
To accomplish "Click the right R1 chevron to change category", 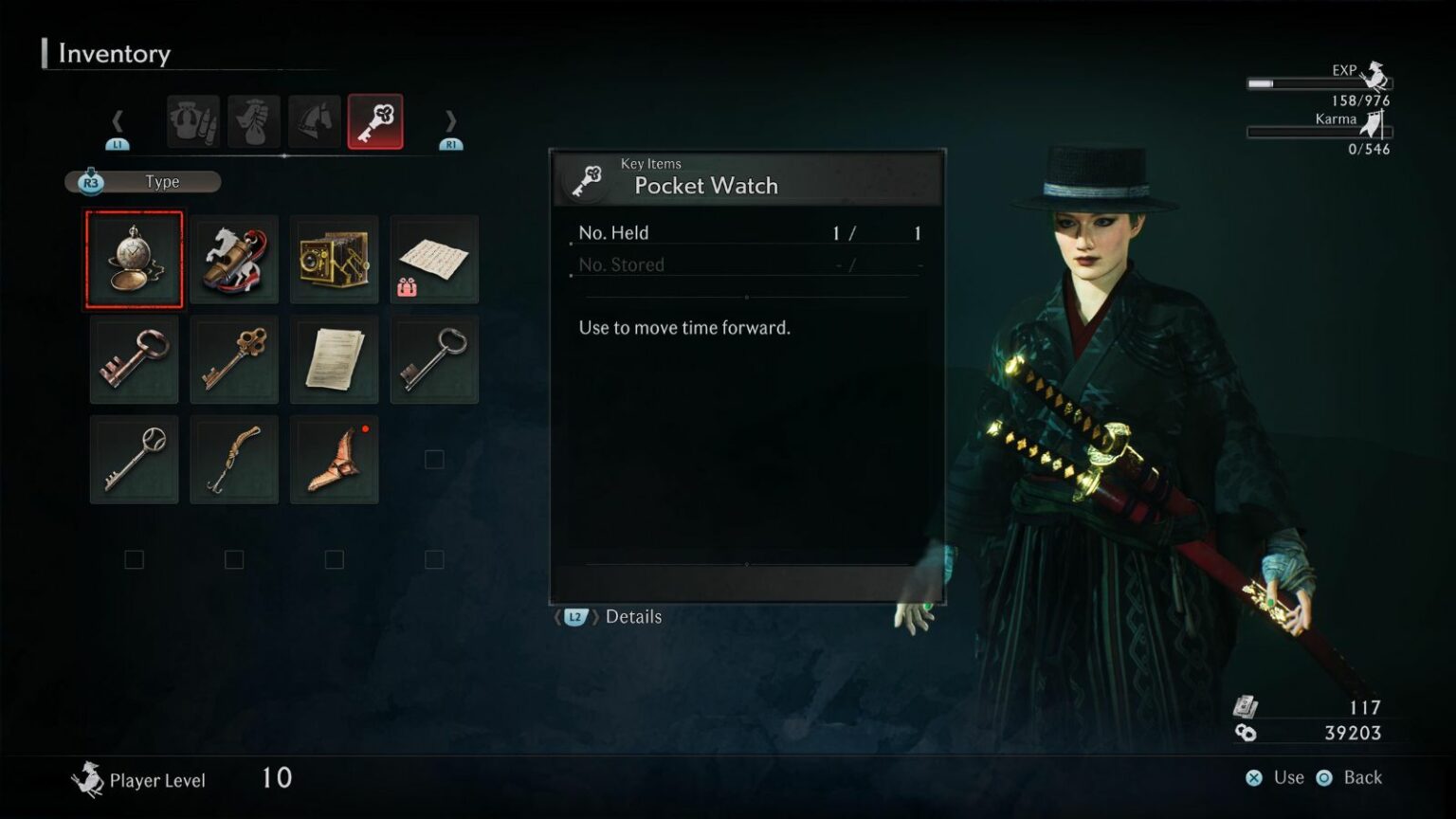I will pos(451,121).
